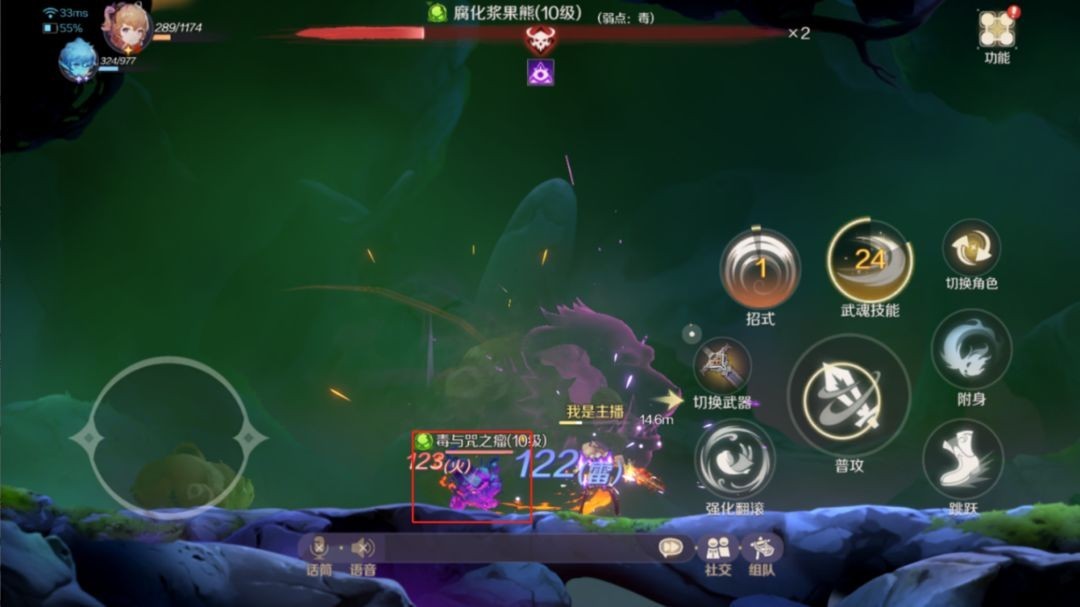This screenshot has height=607, width=1080.
Task: Open the 组队 team panel
Action: point(762,548)
